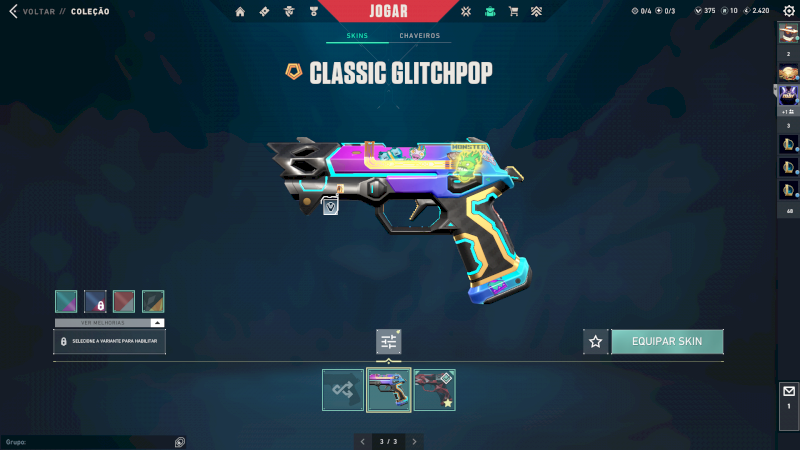
Task: Mark skin as favorite with star button
Action: pos(596,341)
